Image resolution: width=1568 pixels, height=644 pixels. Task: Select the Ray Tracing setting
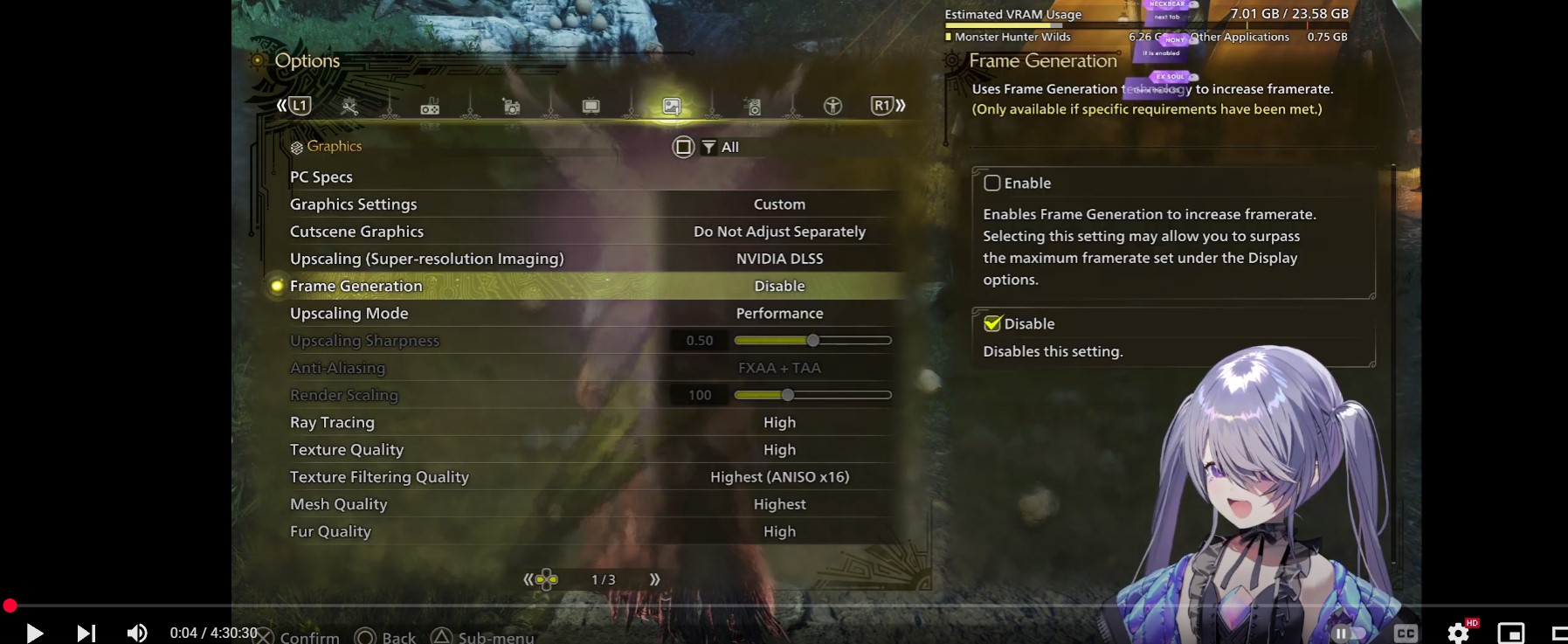point(332,422)
